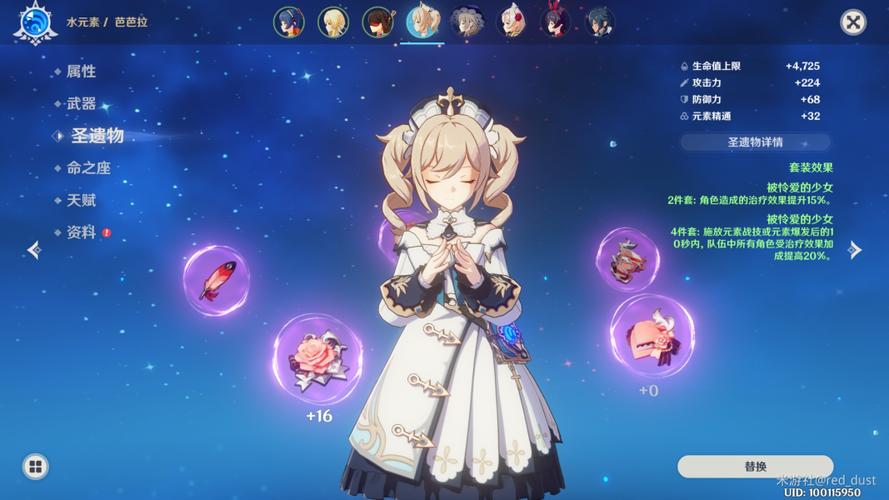Select the highlighted Barbara portrait
The image size is (889, 500).
(x=422, y=20)
